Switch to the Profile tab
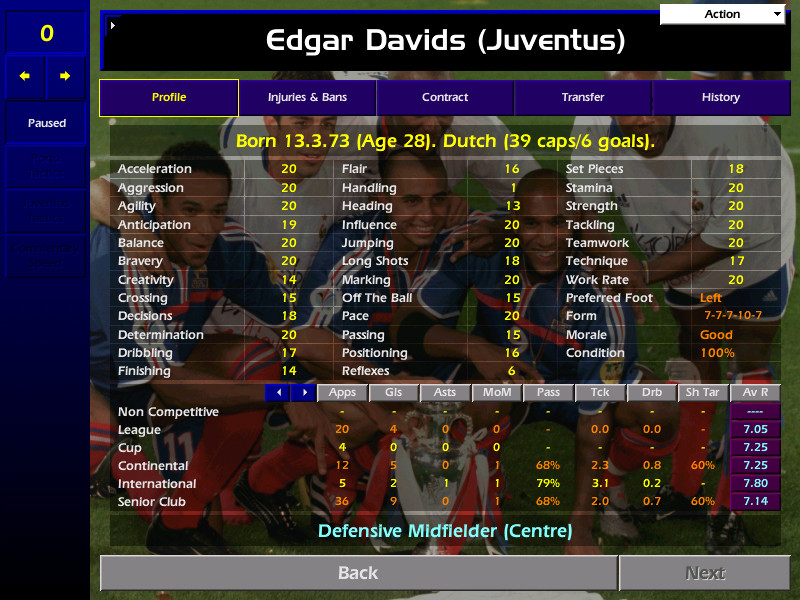Image resolution: width=800 pixels, height=600 pixels. (169, 98)
